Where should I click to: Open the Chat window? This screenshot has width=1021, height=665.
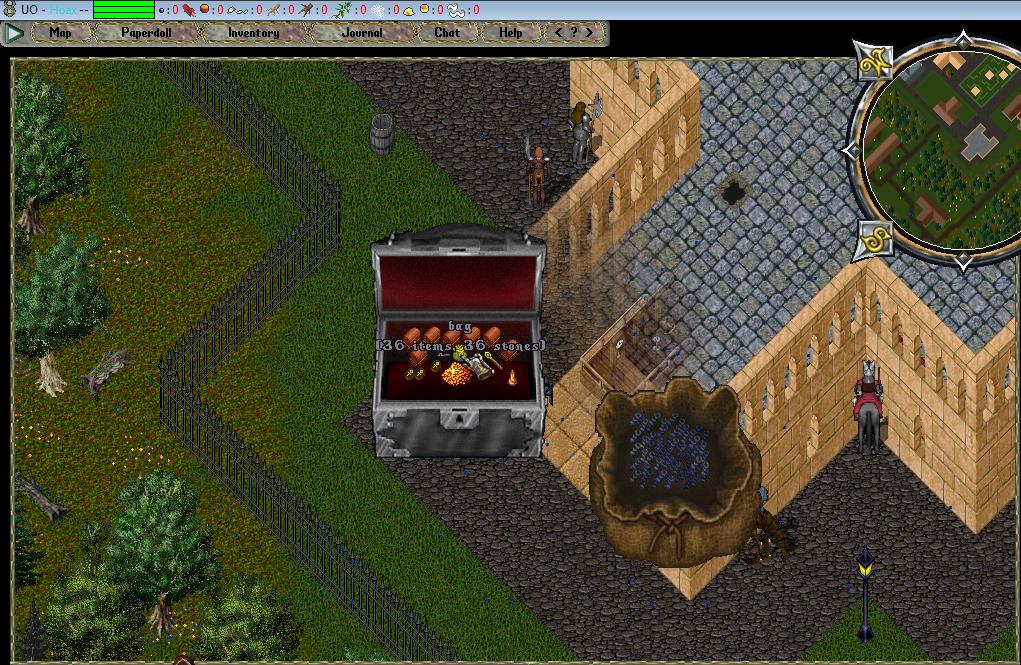pos(447,32)
